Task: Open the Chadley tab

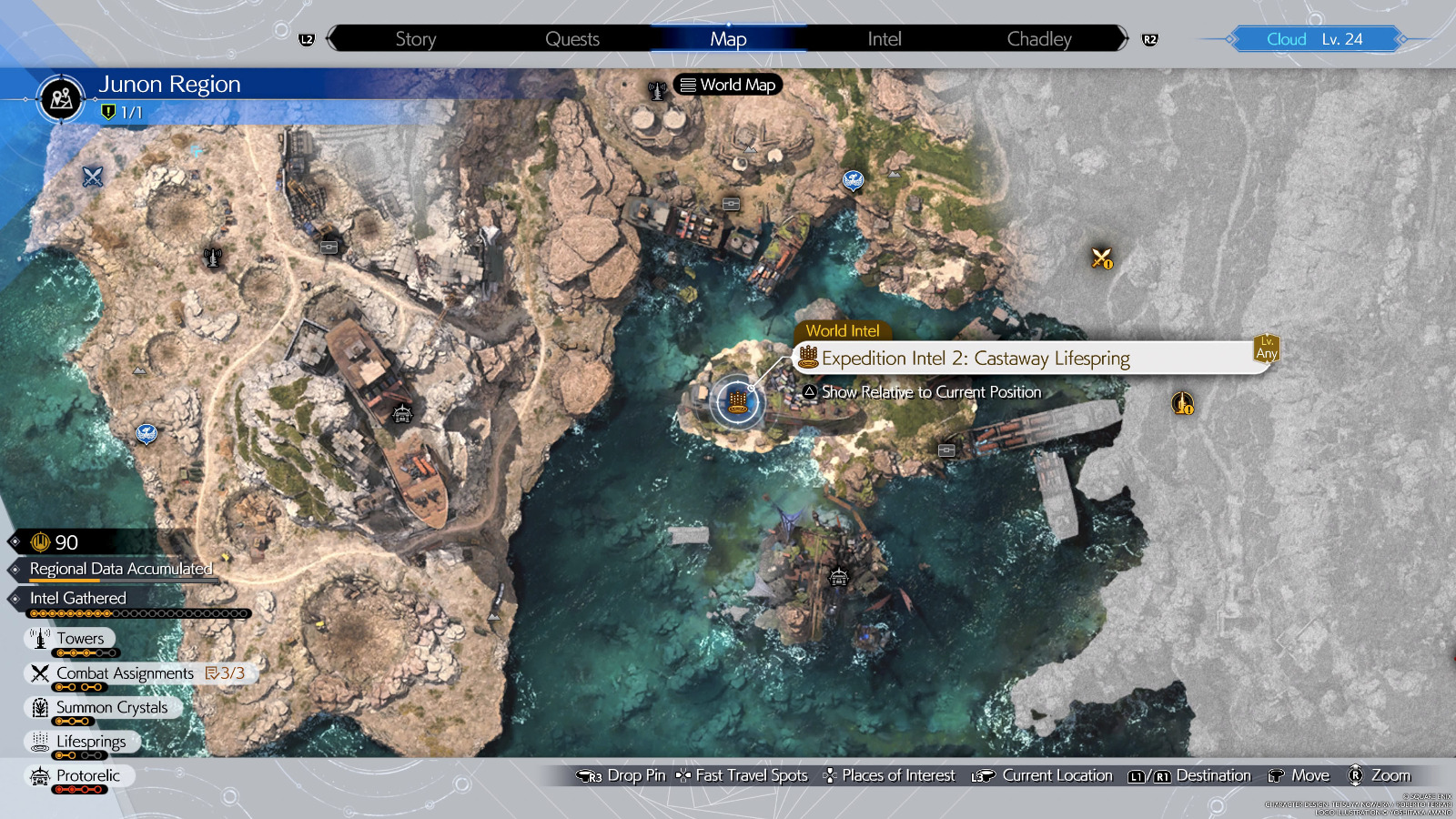Action: 1038,39
